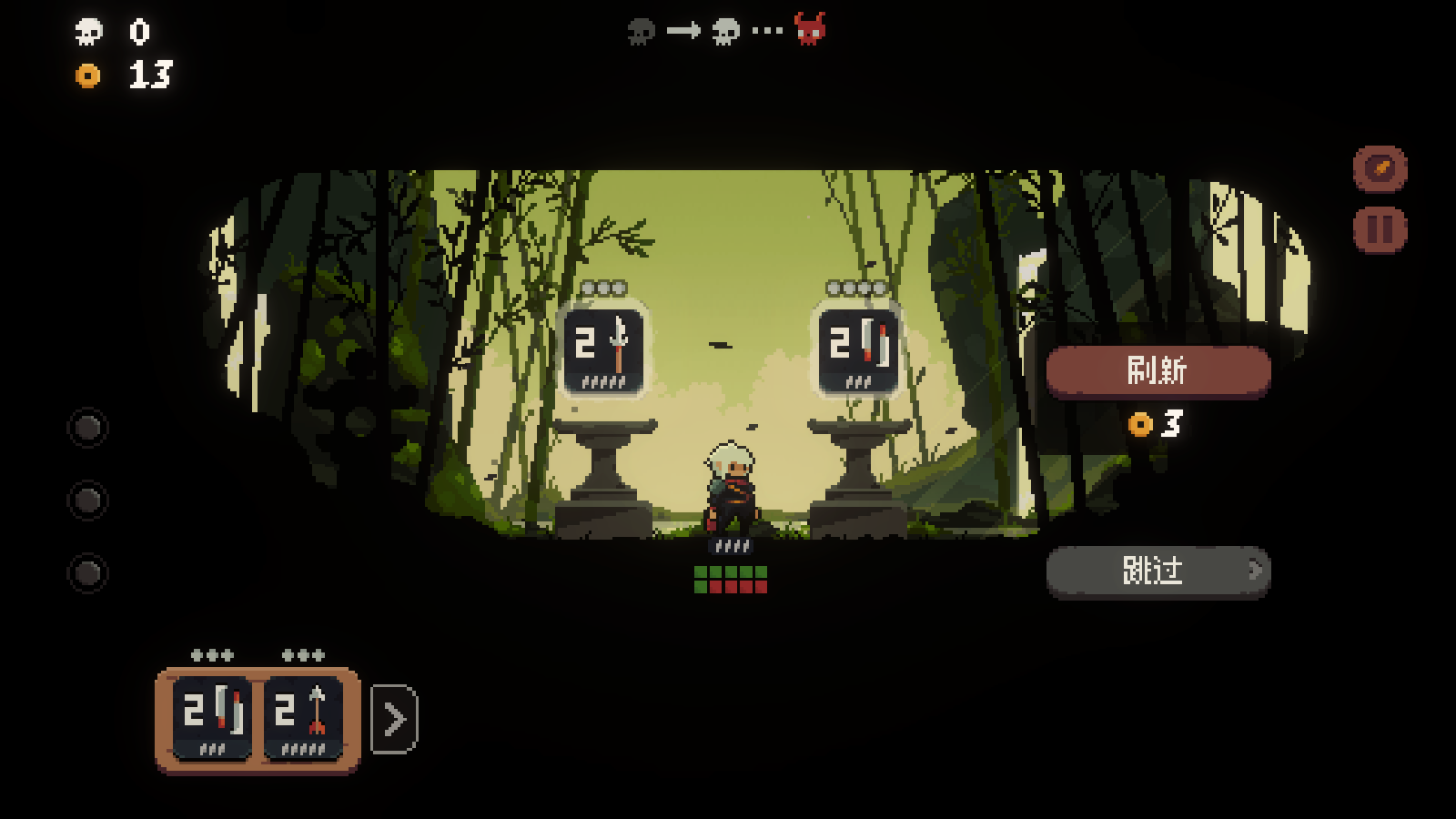Open the round compass icon button
This screenshot has width=1456, height=819.
click(x=1380, y=168)
